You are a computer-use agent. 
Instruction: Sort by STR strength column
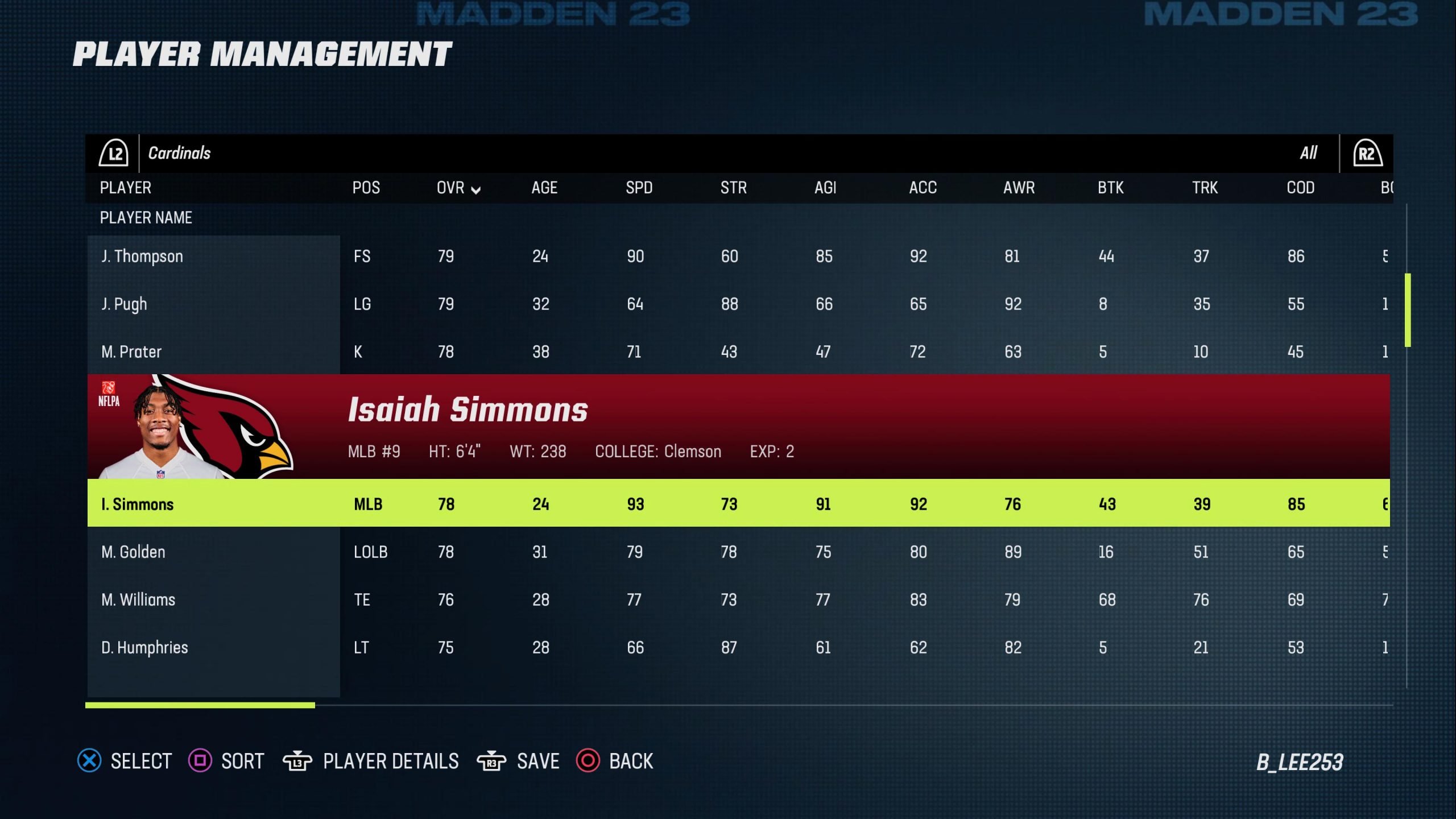(x=733, y=188)
